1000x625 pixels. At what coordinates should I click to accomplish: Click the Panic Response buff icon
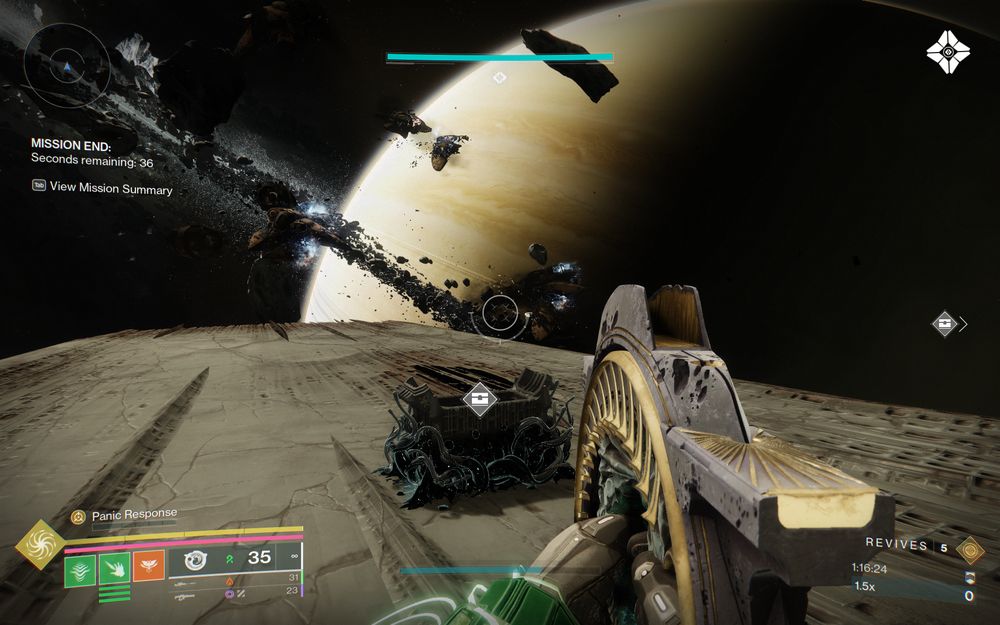[78, 517]
